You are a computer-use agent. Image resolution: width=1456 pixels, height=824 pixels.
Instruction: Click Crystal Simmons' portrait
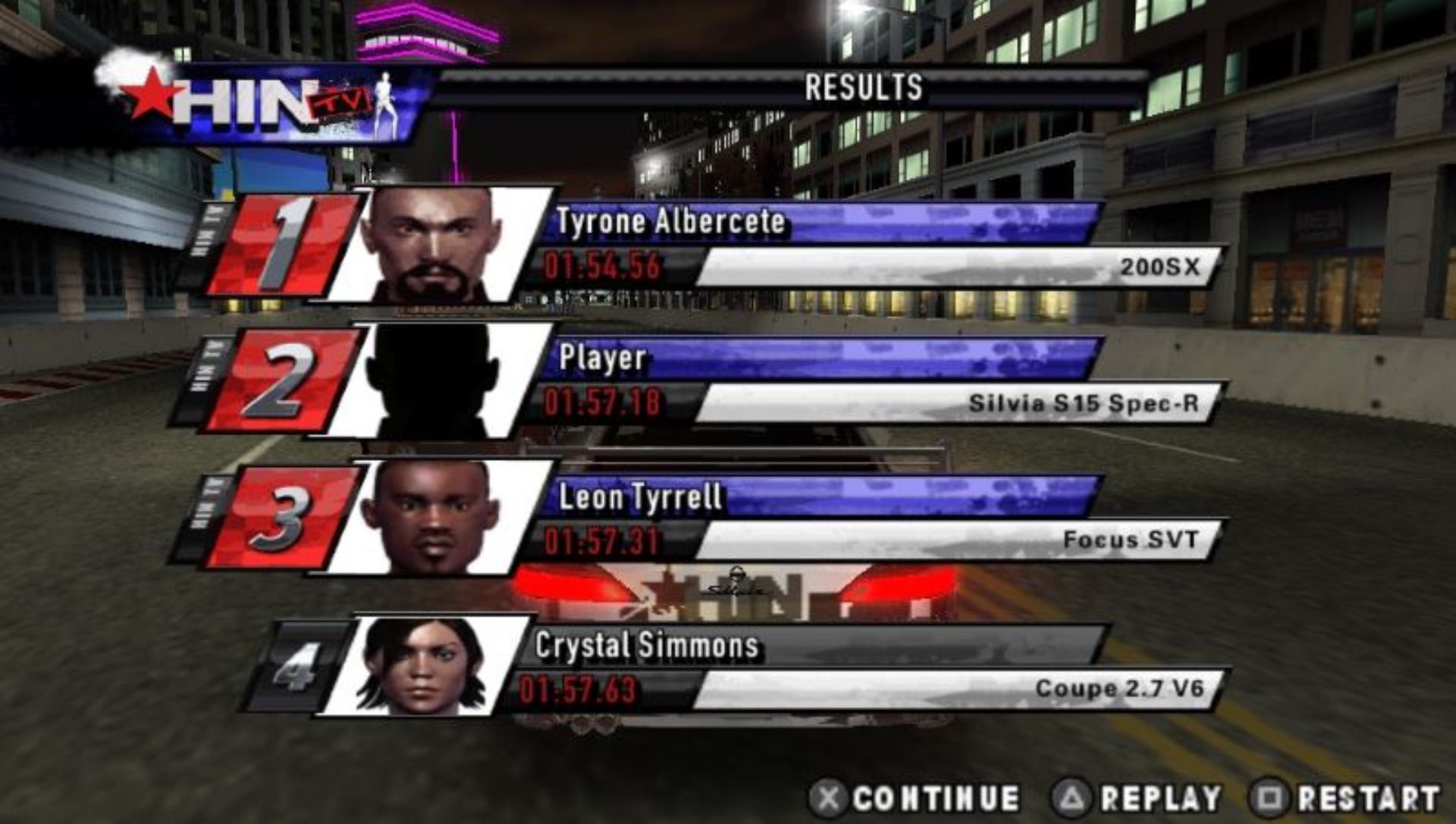pyautogui.click(x=422, y=667)
